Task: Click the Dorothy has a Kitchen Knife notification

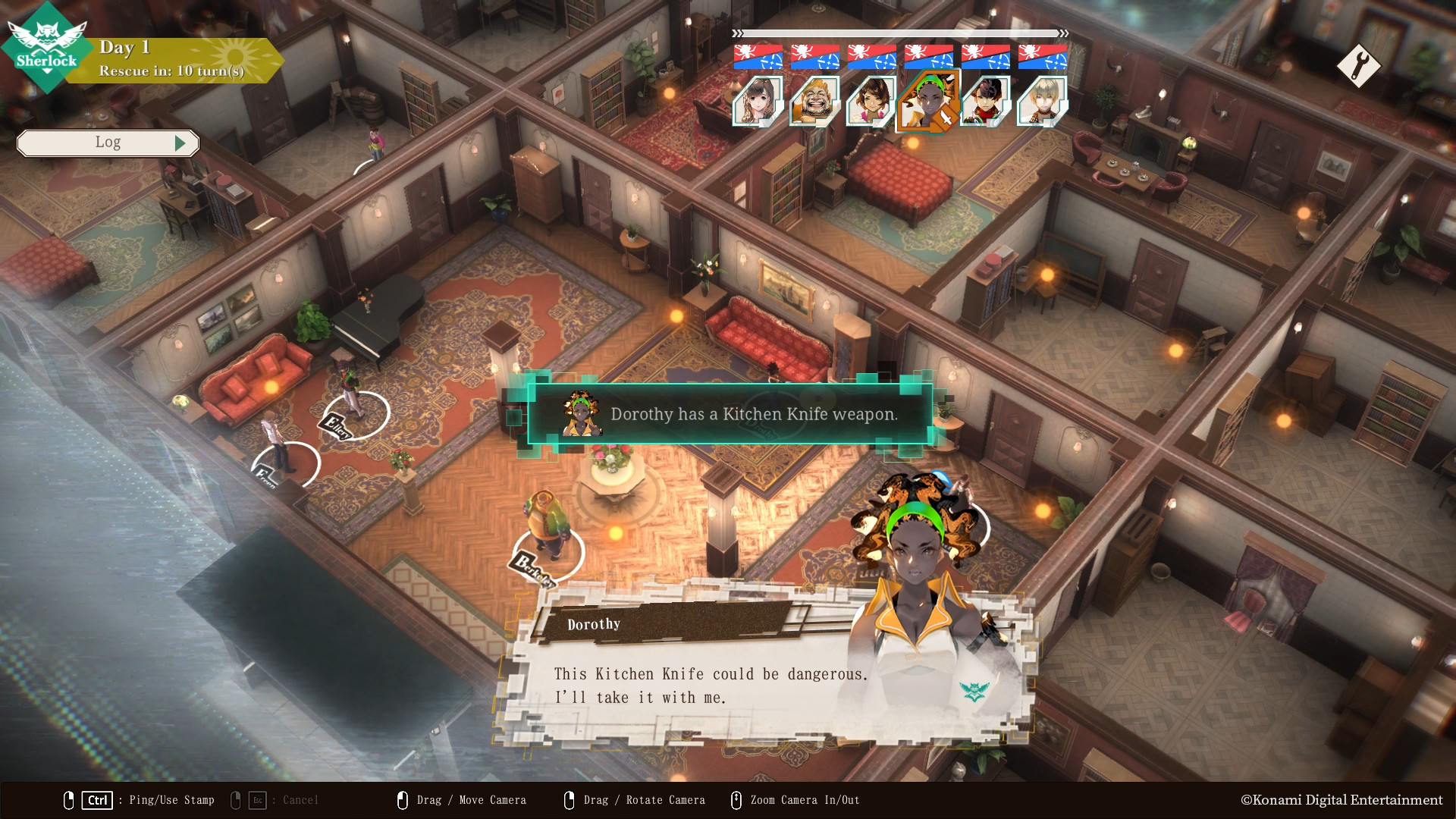Action: [x=730, y=414]
